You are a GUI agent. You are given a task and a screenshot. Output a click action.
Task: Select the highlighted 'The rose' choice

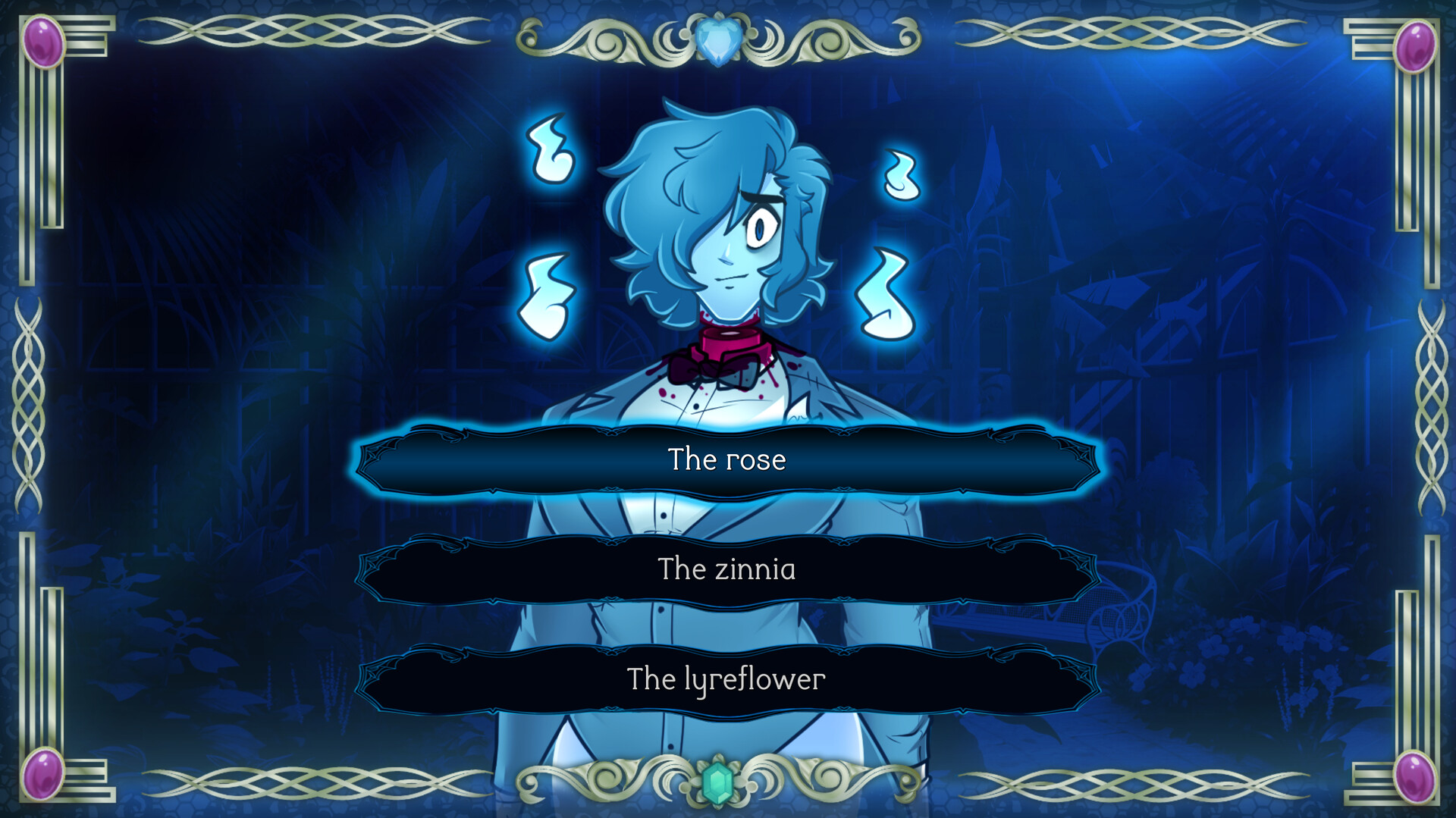pyautogui.click(x=726, y=459)
